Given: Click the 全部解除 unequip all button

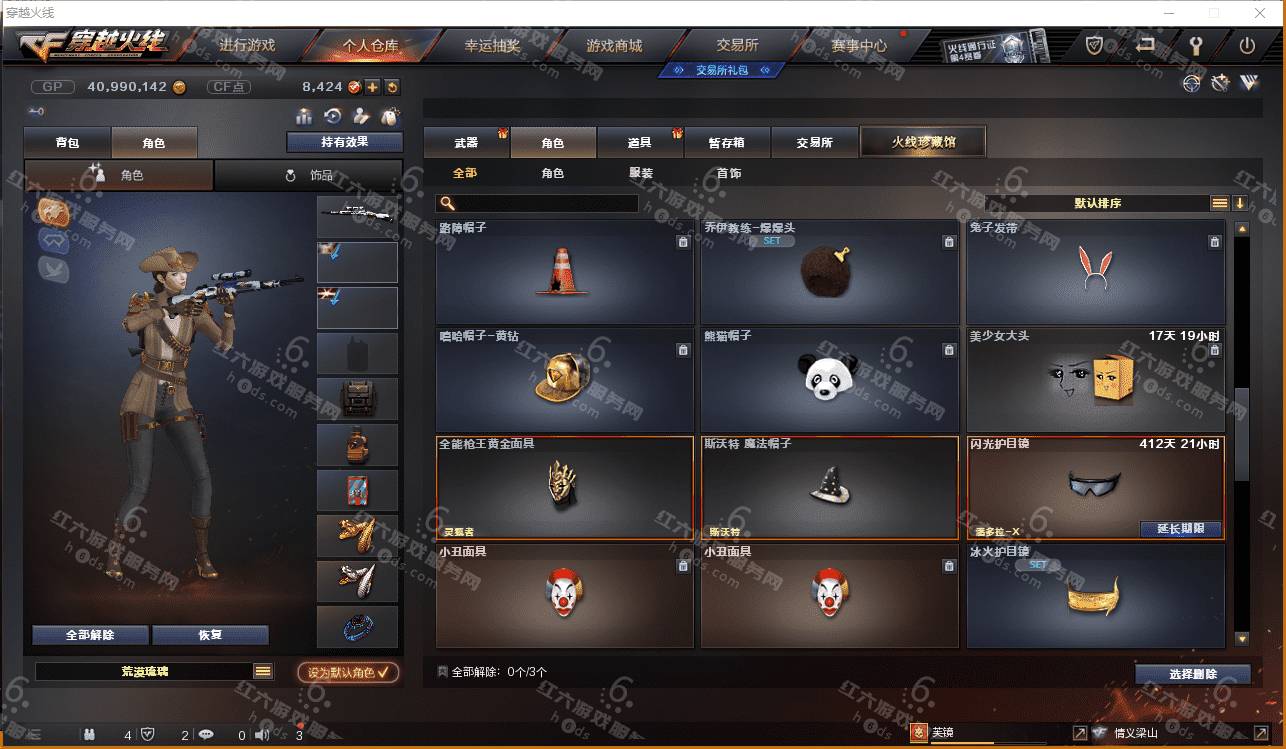Looking at the screenshot, I should (90, 635).
